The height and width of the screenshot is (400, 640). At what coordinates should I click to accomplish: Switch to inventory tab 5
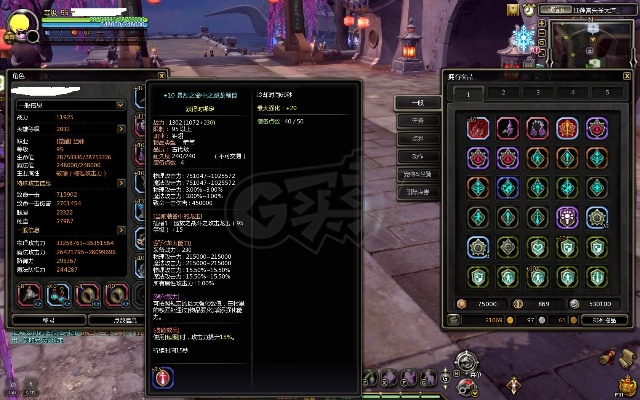click(x=609, y=93)
